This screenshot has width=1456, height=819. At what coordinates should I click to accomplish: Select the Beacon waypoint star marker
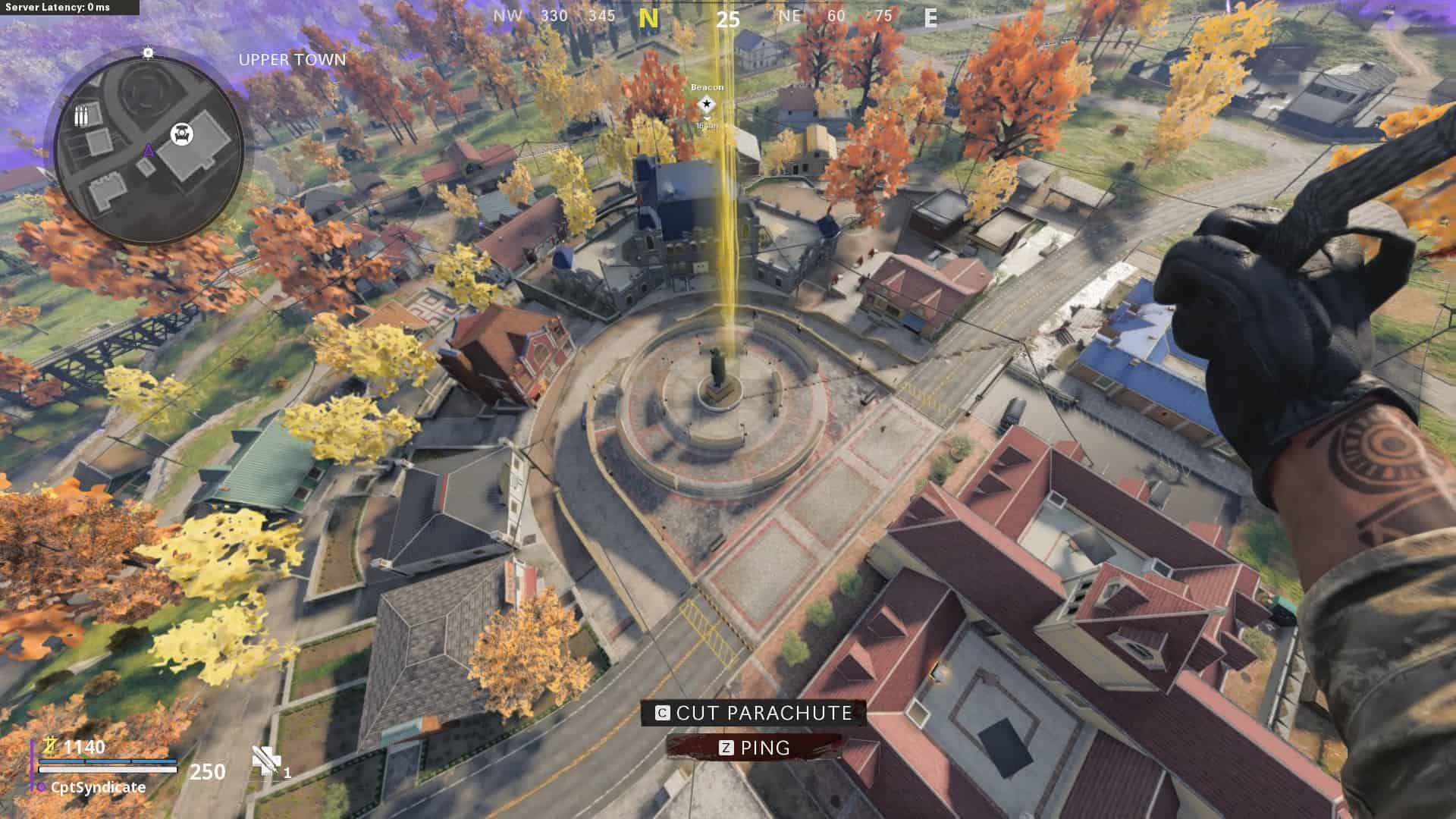pos(707,104)
